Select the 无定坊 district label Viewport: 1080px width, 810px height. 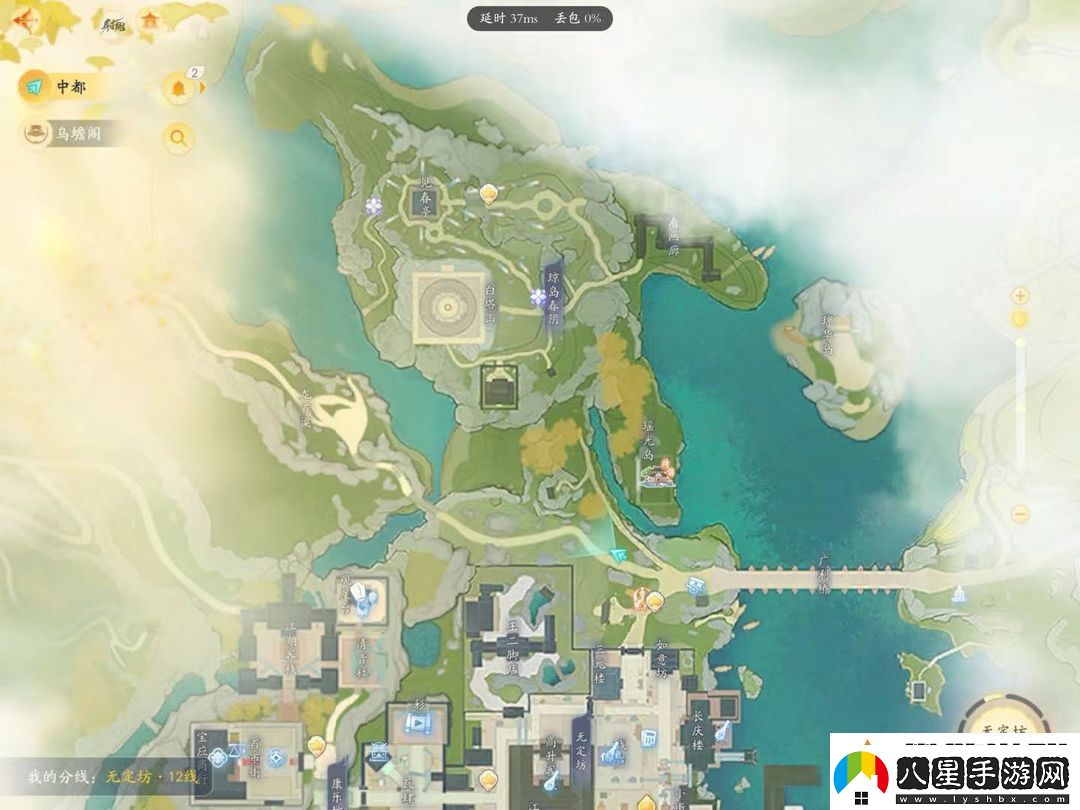click(580, 748)
